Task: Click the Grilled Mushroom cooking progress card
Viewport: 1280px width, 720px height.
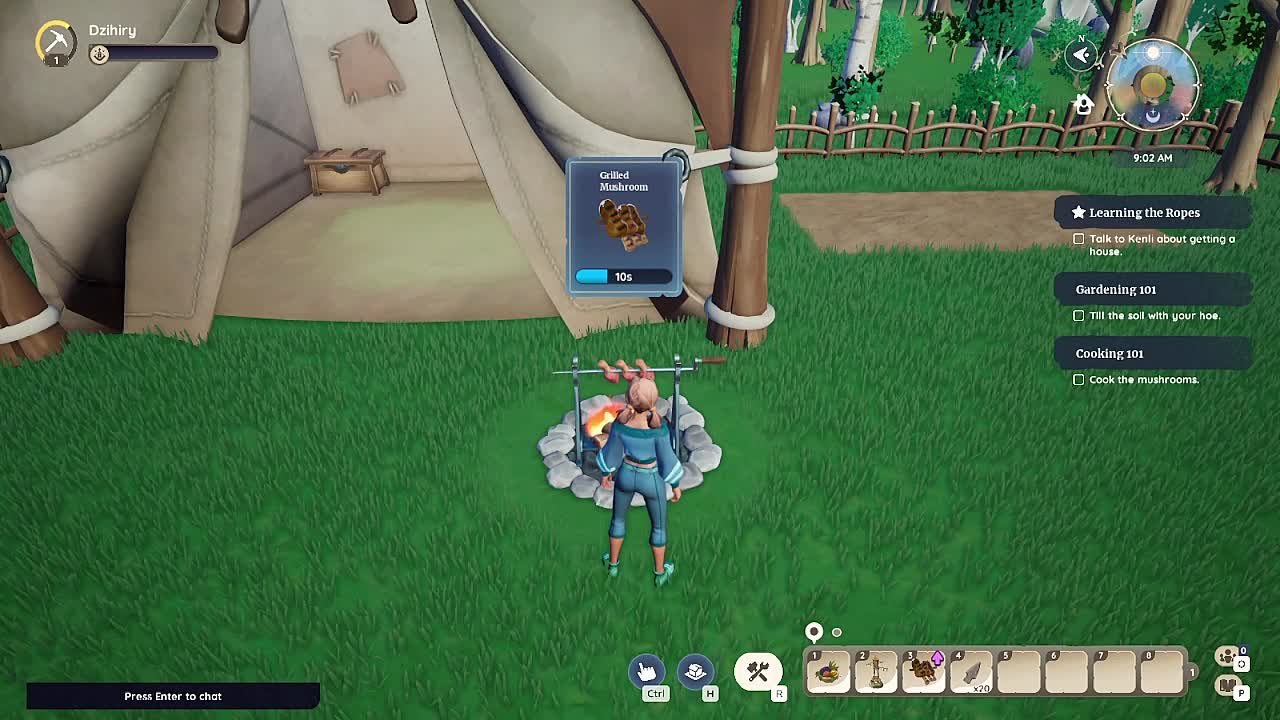Action: point(624,227)
